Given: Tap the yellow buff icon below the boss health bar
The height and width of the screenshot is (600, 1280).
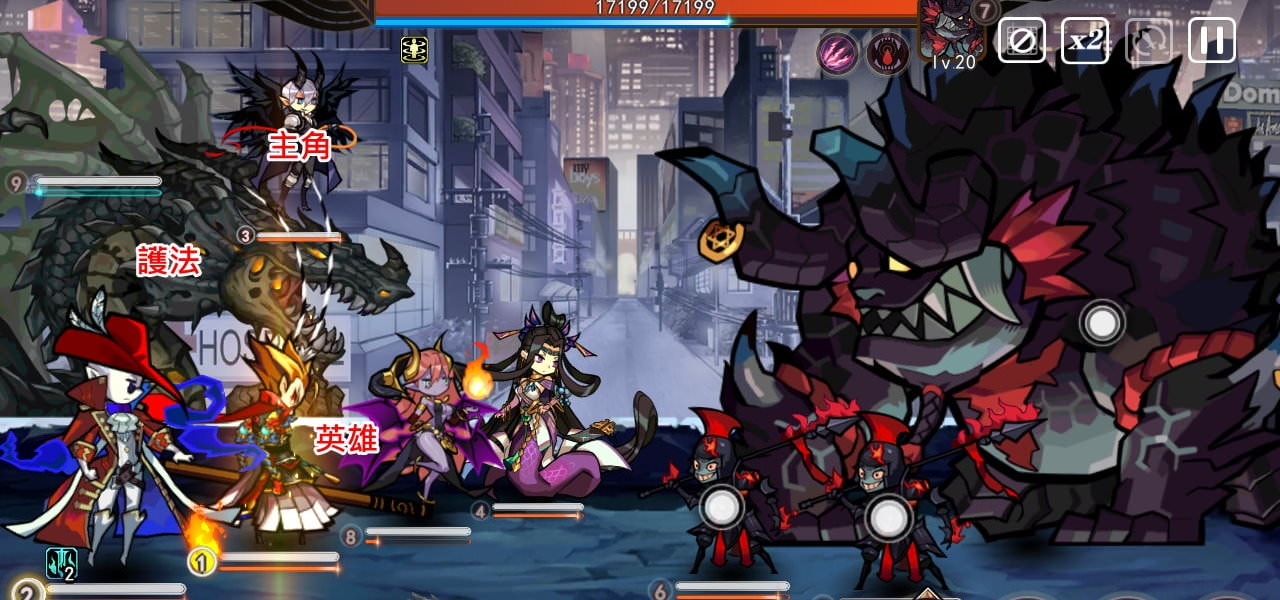Looking at the screenshot, I should click(x=414, y=49).
